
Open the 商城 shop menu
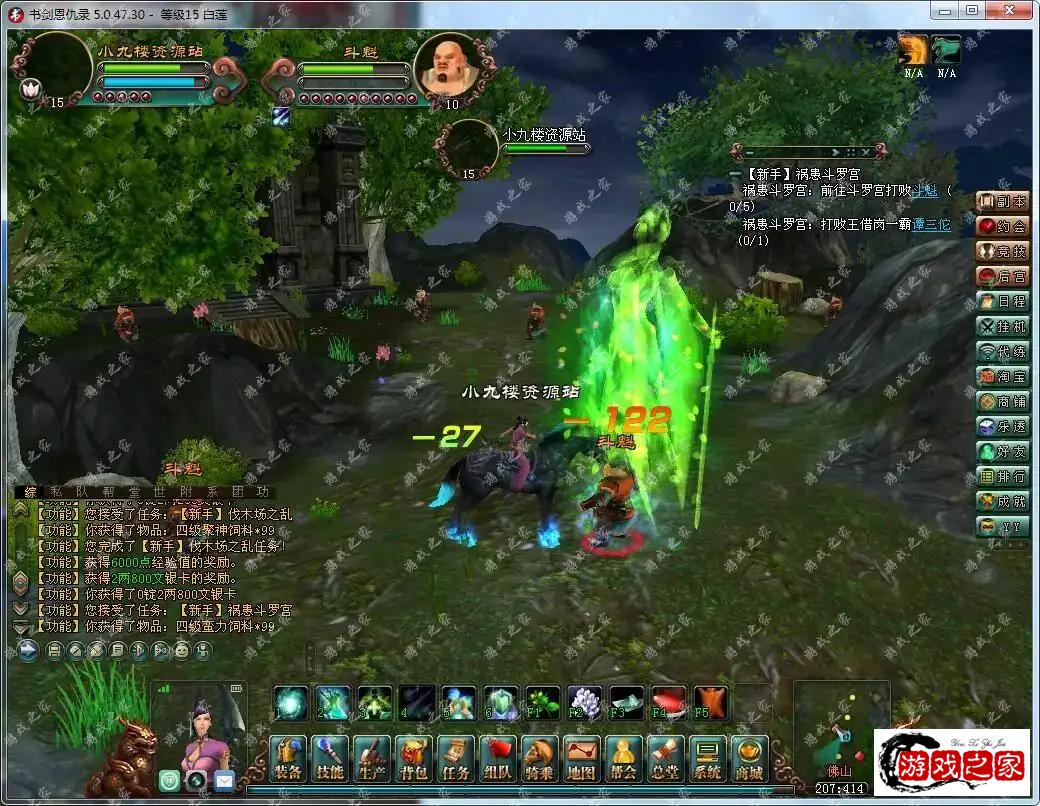pos(749,759)
